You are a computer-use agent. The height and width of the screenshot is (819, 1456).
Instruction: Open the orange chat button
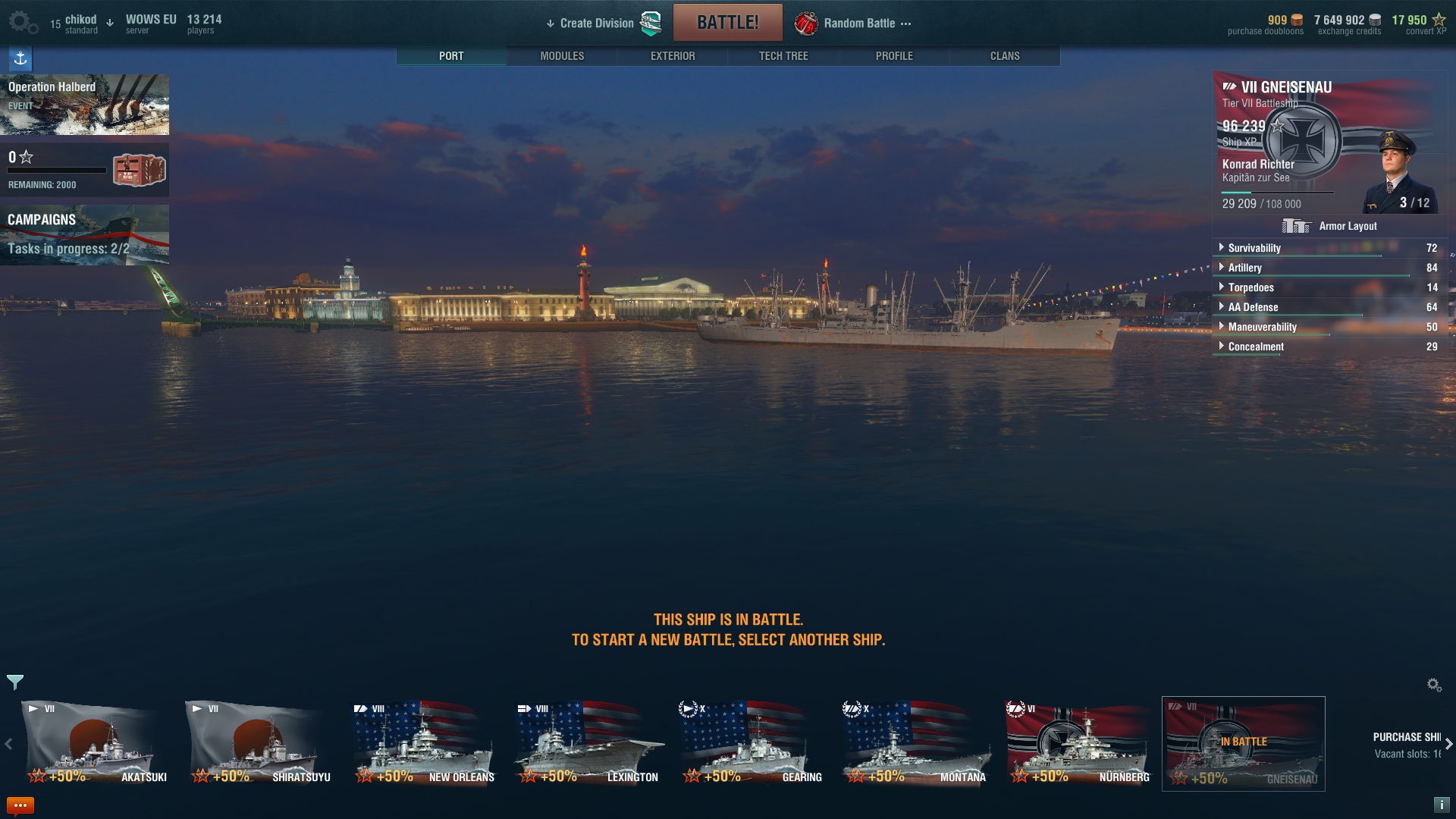[20, 805]
